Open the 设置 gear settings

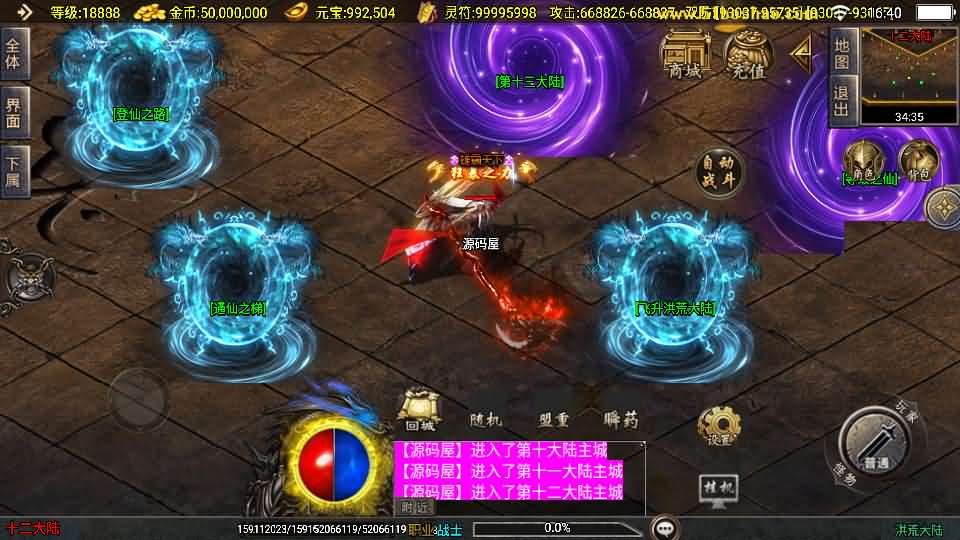[x=719, y=426]
